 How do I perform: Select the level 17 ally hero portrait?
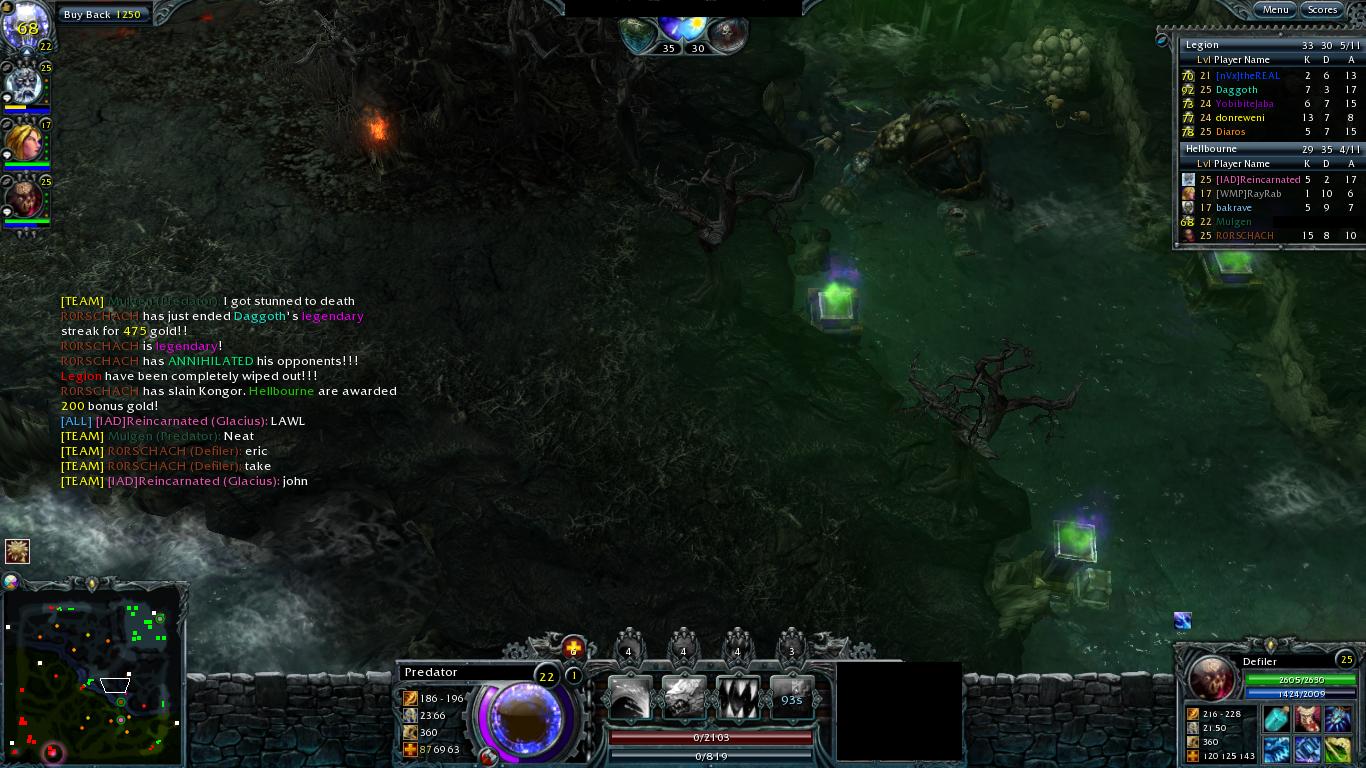(24, 144)
